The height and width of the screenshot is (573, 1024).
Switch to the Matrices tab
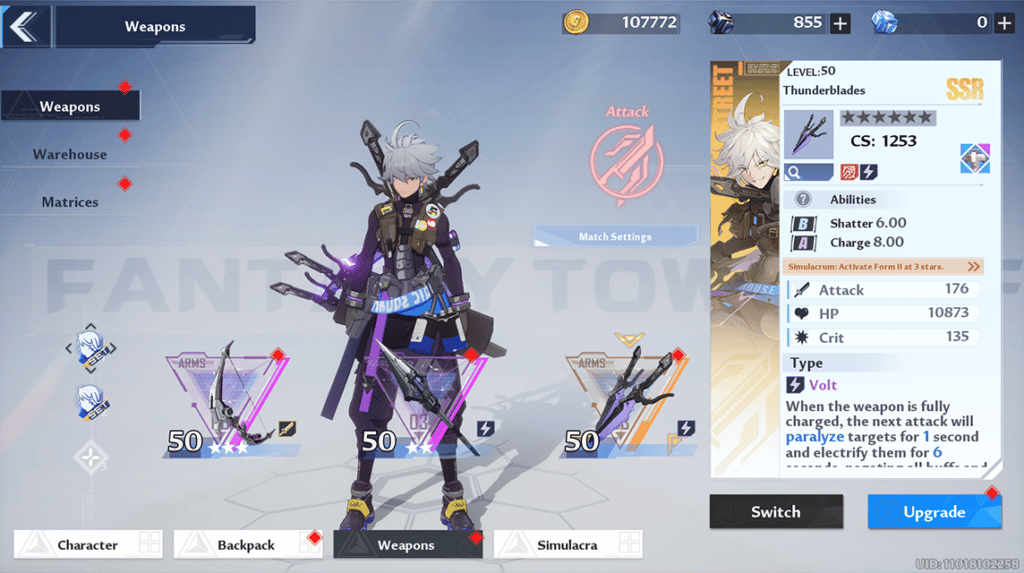click(x=70, y=202)
